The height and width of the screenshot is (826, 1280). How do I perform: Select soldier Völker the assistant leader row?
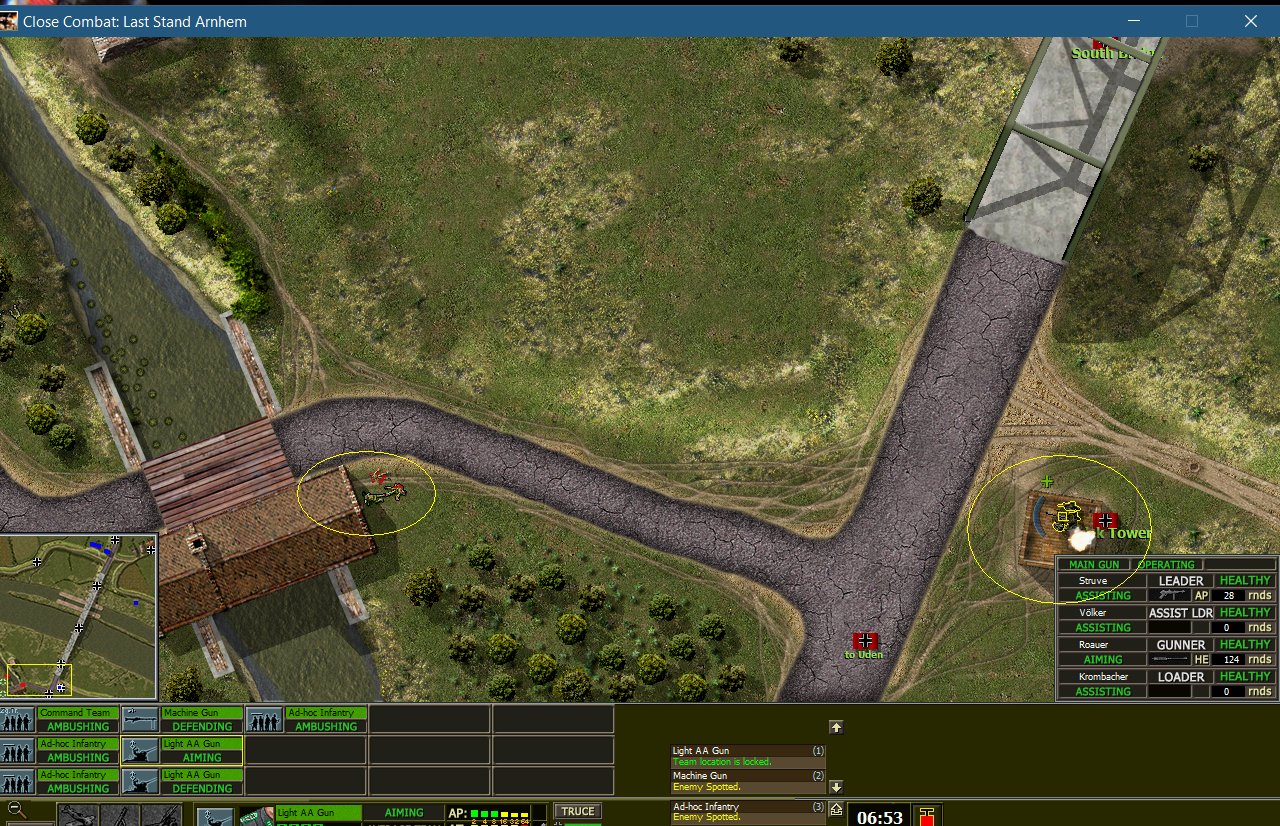click(1166, 620)
